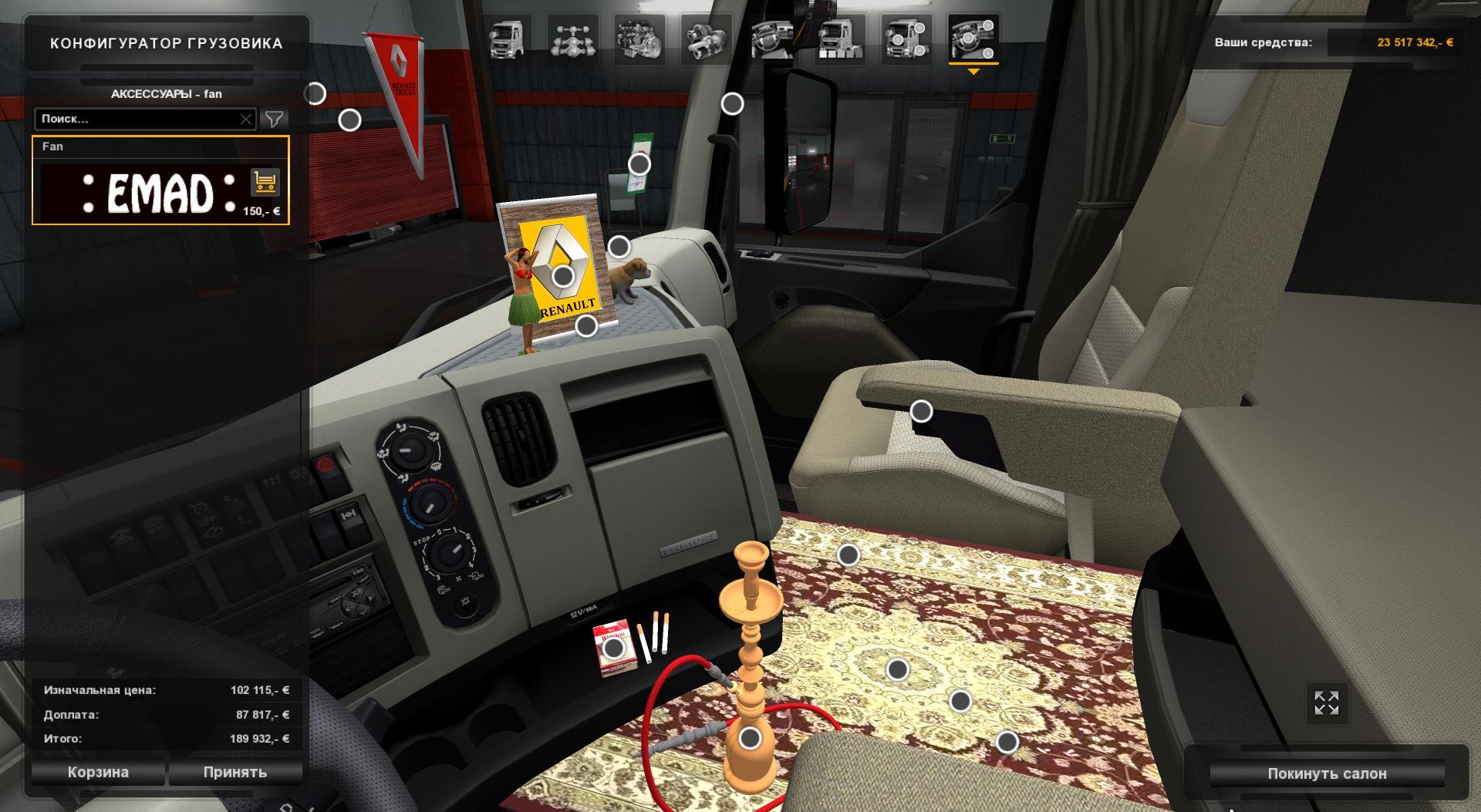Pick the accessory slot marker on the armrest
The image size is (1481, 812).
click(921, 412)
